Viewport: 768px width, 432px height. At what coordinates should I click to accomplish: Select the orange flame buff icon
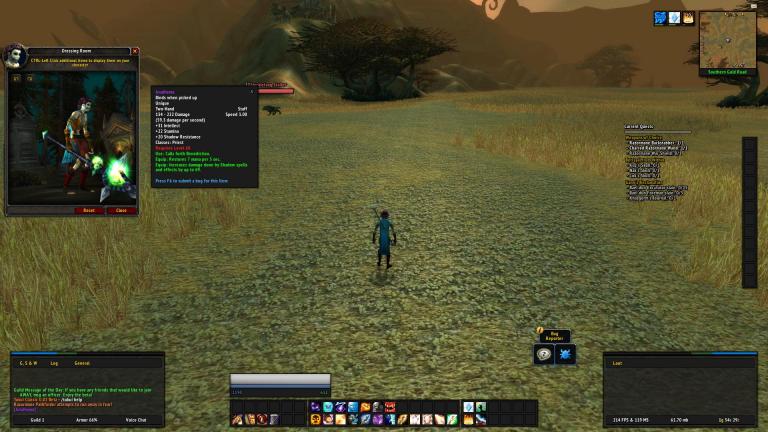pyautogui.click(x=688, y=18)
